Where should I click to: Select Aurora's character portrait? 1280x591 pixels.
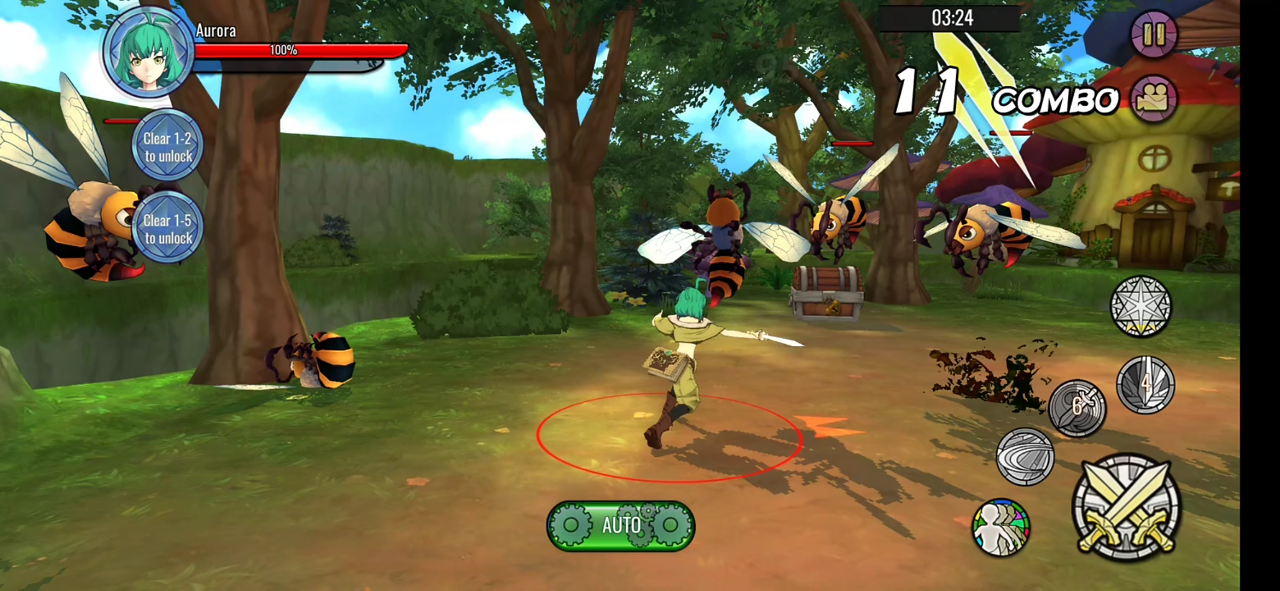pyautogui.click(x=149, y=51)
